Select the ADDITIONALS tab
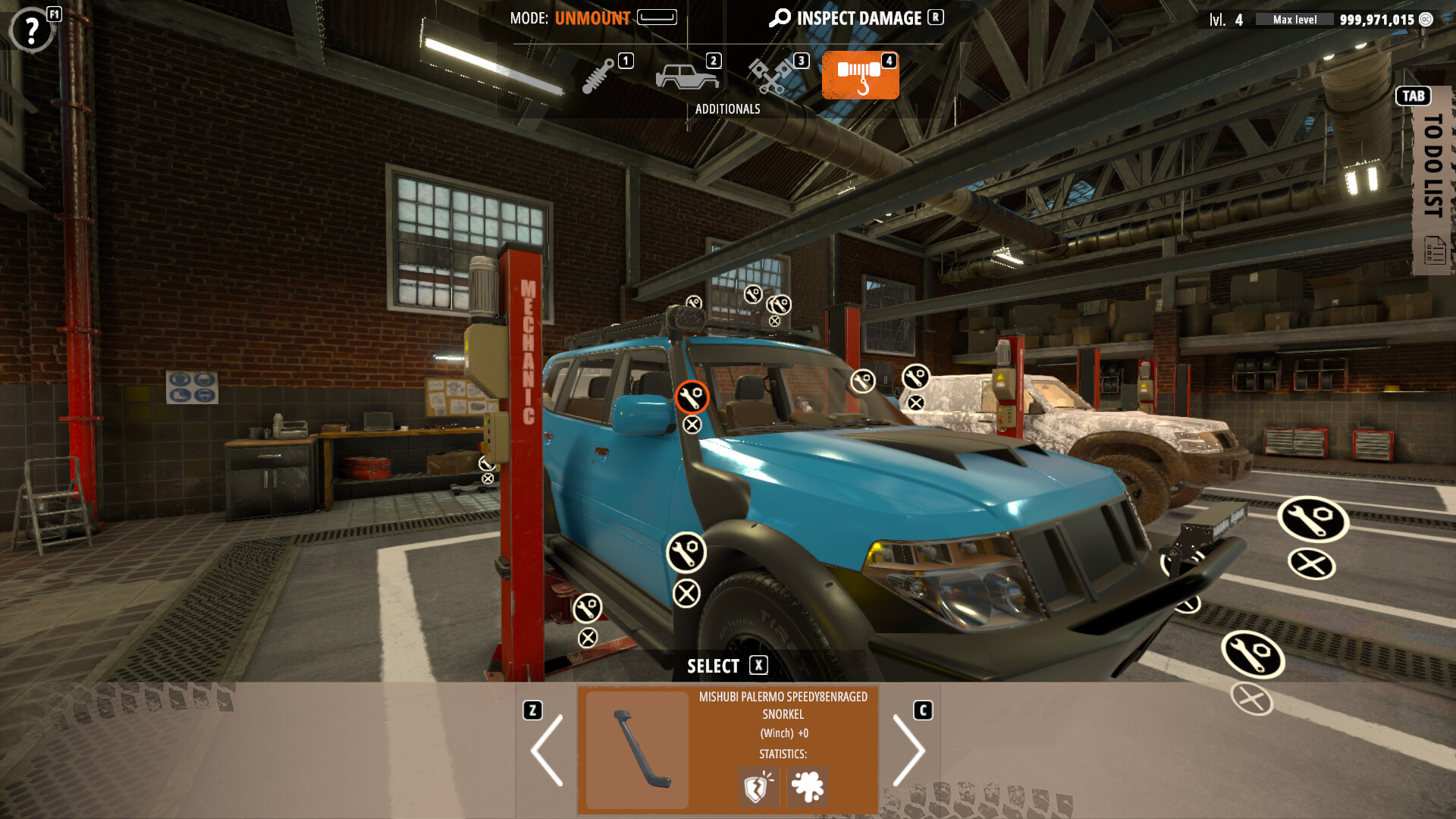The width and height of the screenshot is (1456, 819). coord(728,108)
